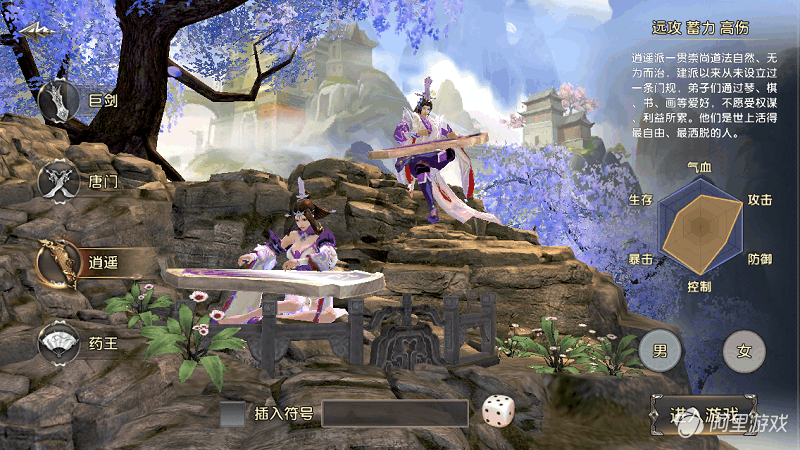Viewport: 800px width, 450px height.
Task: Select the 逍遥 class
Action: click(58, 262)
